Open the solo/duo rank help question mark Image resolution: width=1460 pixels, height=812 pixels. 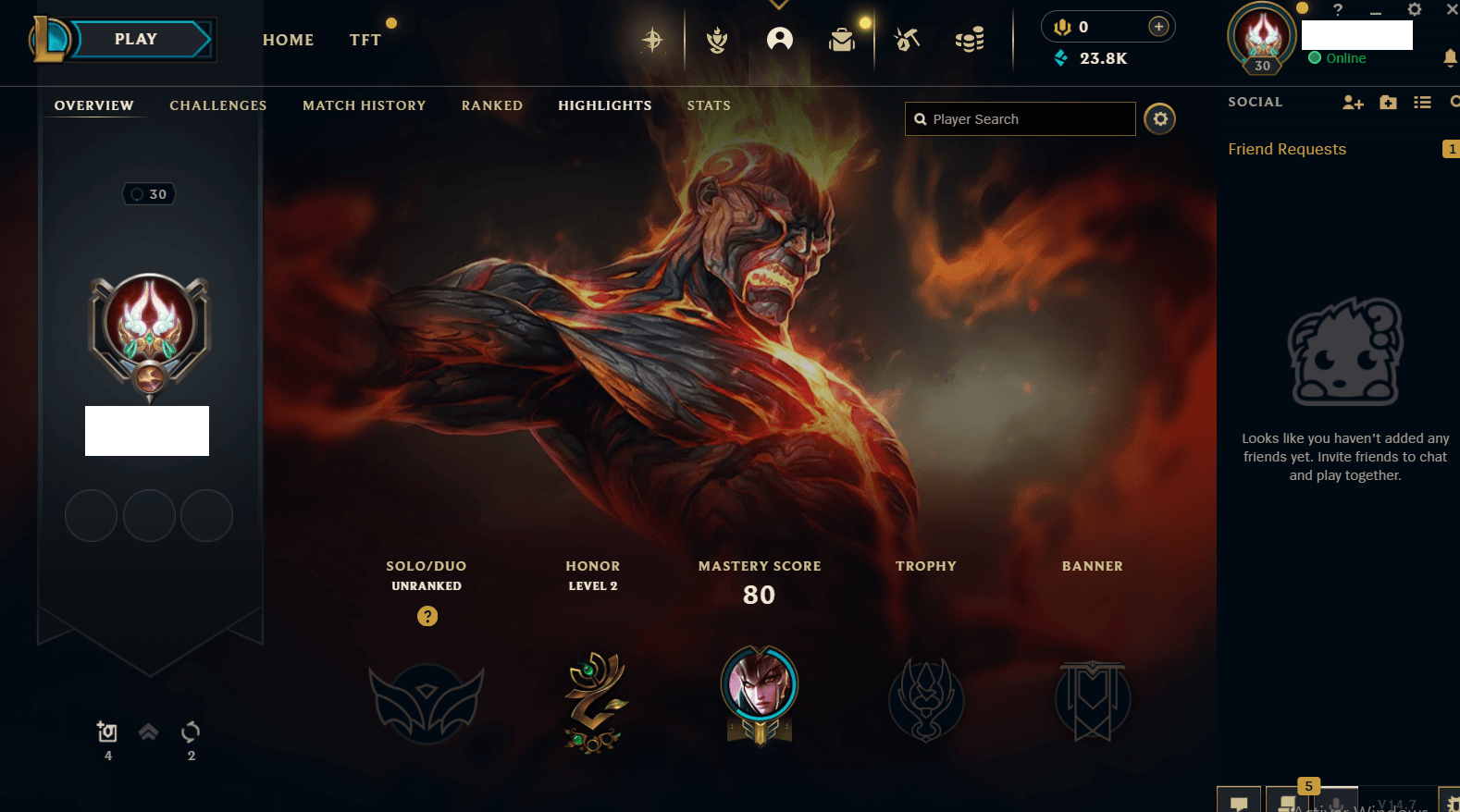427,616
